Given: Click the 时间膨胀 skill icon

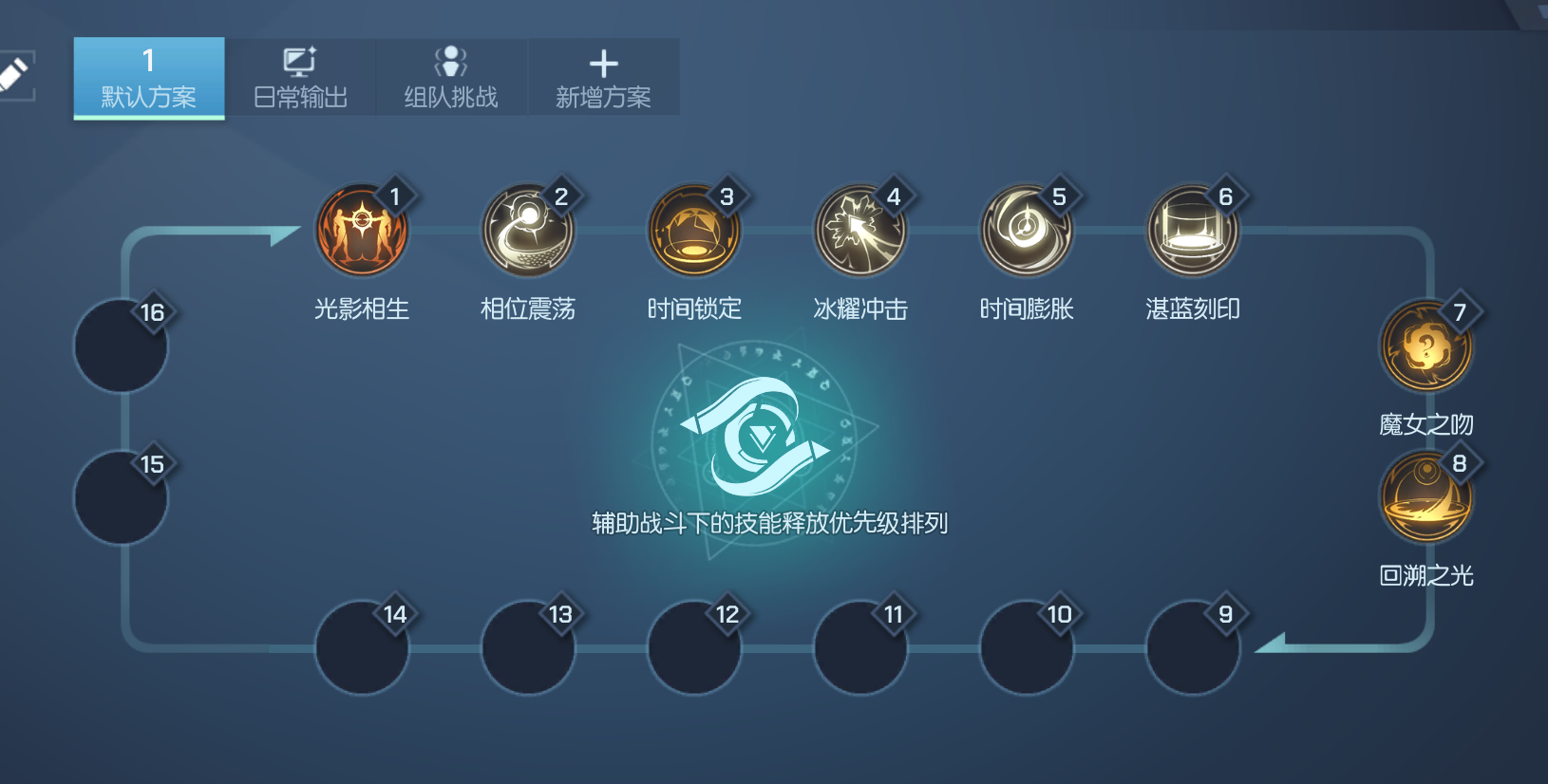Looking at the screenshot, I should click(x=1027, y=231).
